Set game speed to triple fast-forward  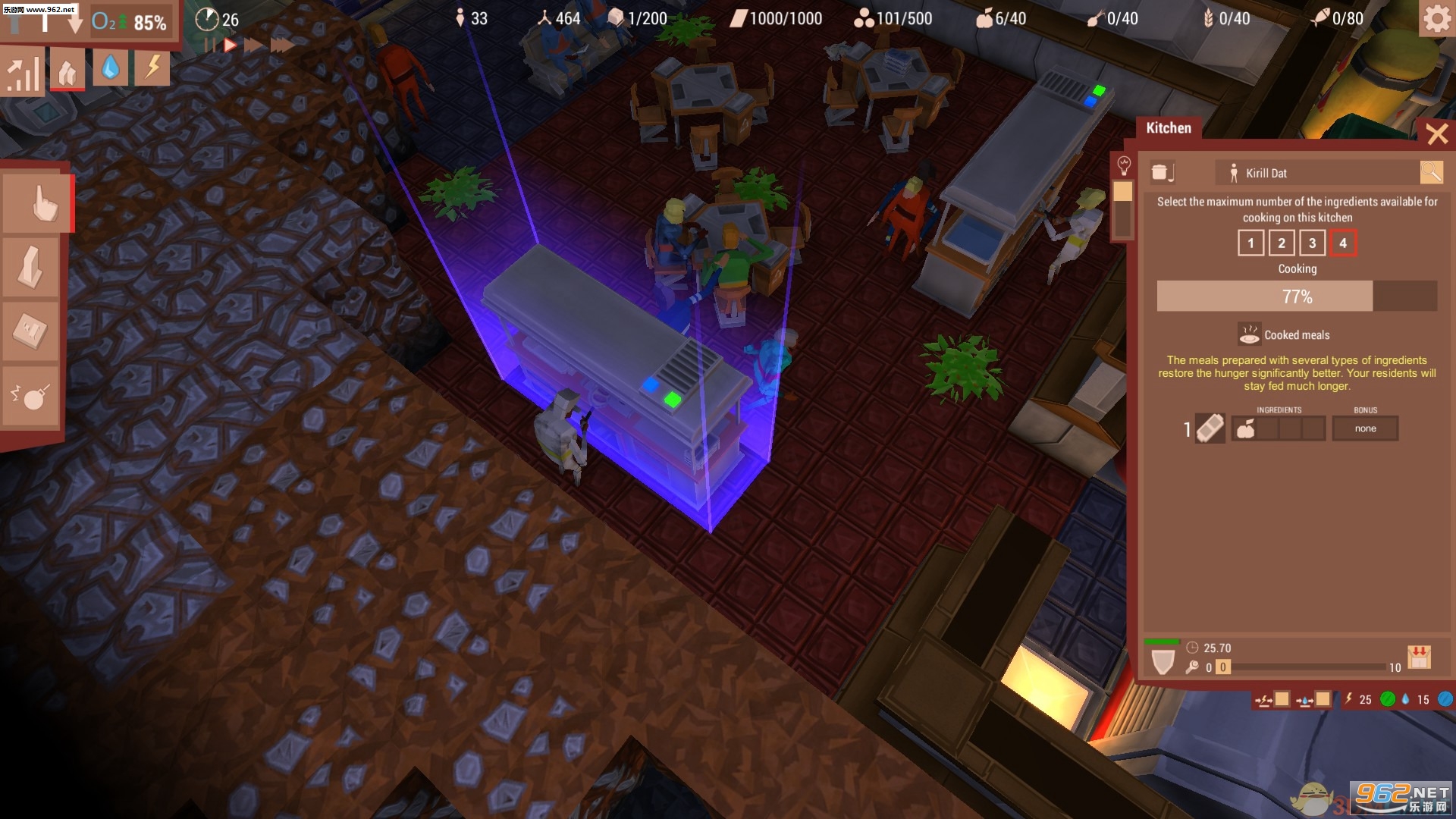(282, 45)
